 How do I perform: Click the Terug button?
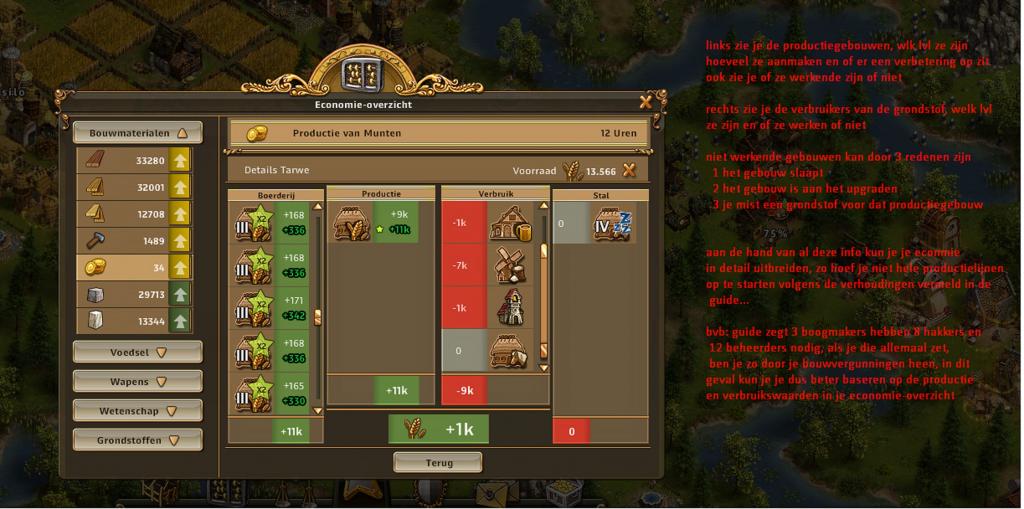click(x=437, y=462)
